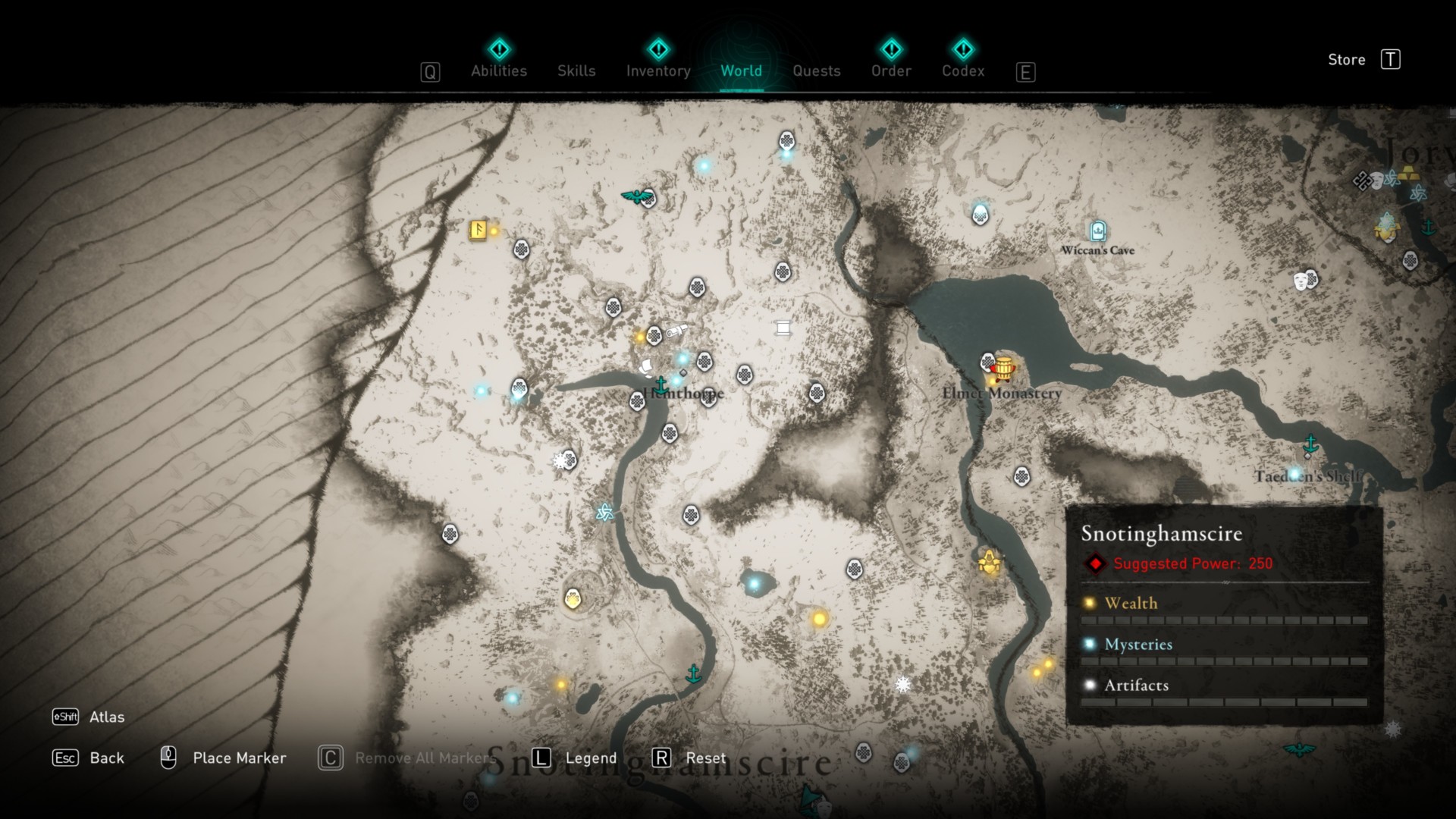Select the Hemthorpe anchor marker
This screenshot has height=819, width=1456.
click(661, 384)
